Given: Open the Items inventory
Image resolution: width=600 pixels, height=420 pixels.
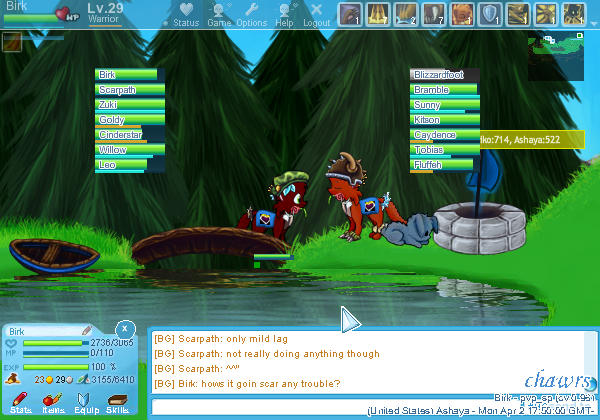Looking at the screenshot, I should click(54, 403).
